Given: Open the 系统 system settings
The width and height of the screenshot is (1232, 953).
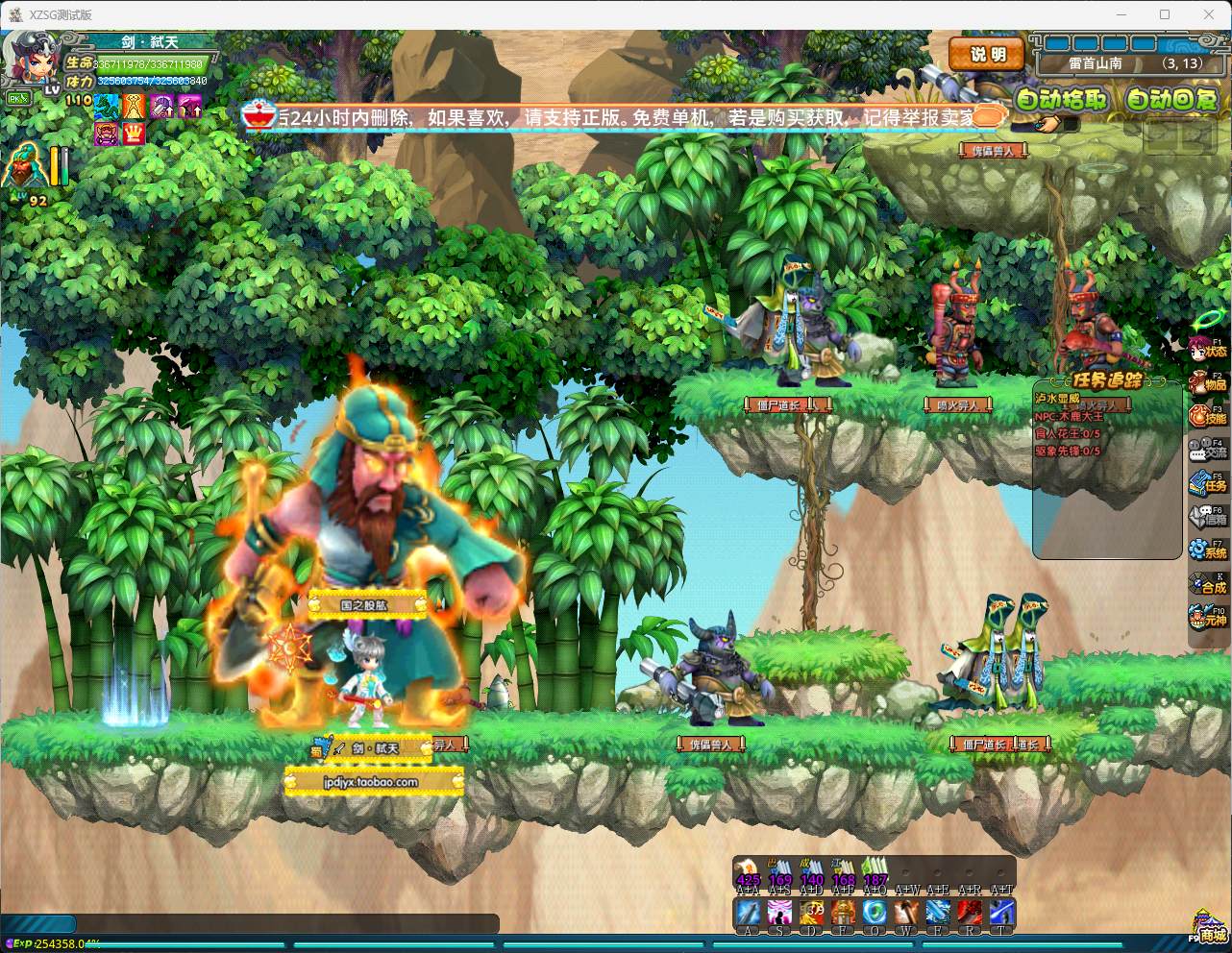Looking at the screenshot, I should [1208, 550].
